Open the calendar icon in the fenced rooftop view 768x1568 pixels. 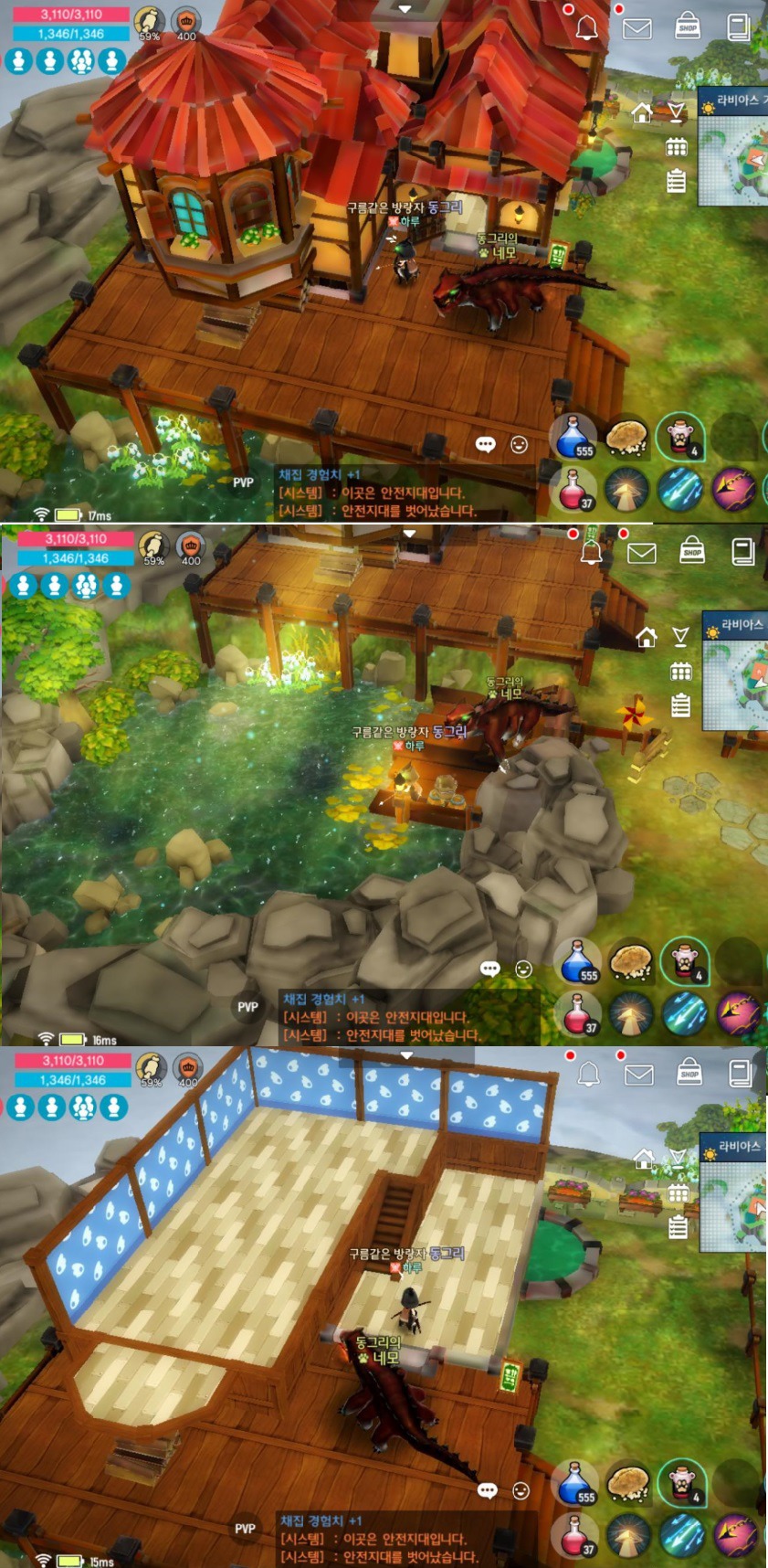click(x=678, y=1193)
